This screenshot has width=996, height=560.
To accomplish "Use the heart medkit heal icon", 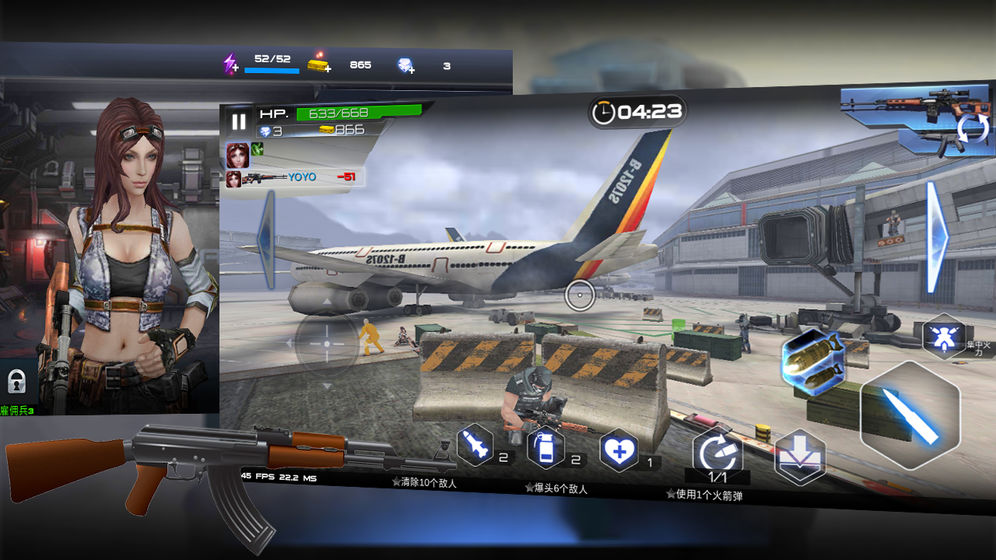I will click(x=618, y=450).
